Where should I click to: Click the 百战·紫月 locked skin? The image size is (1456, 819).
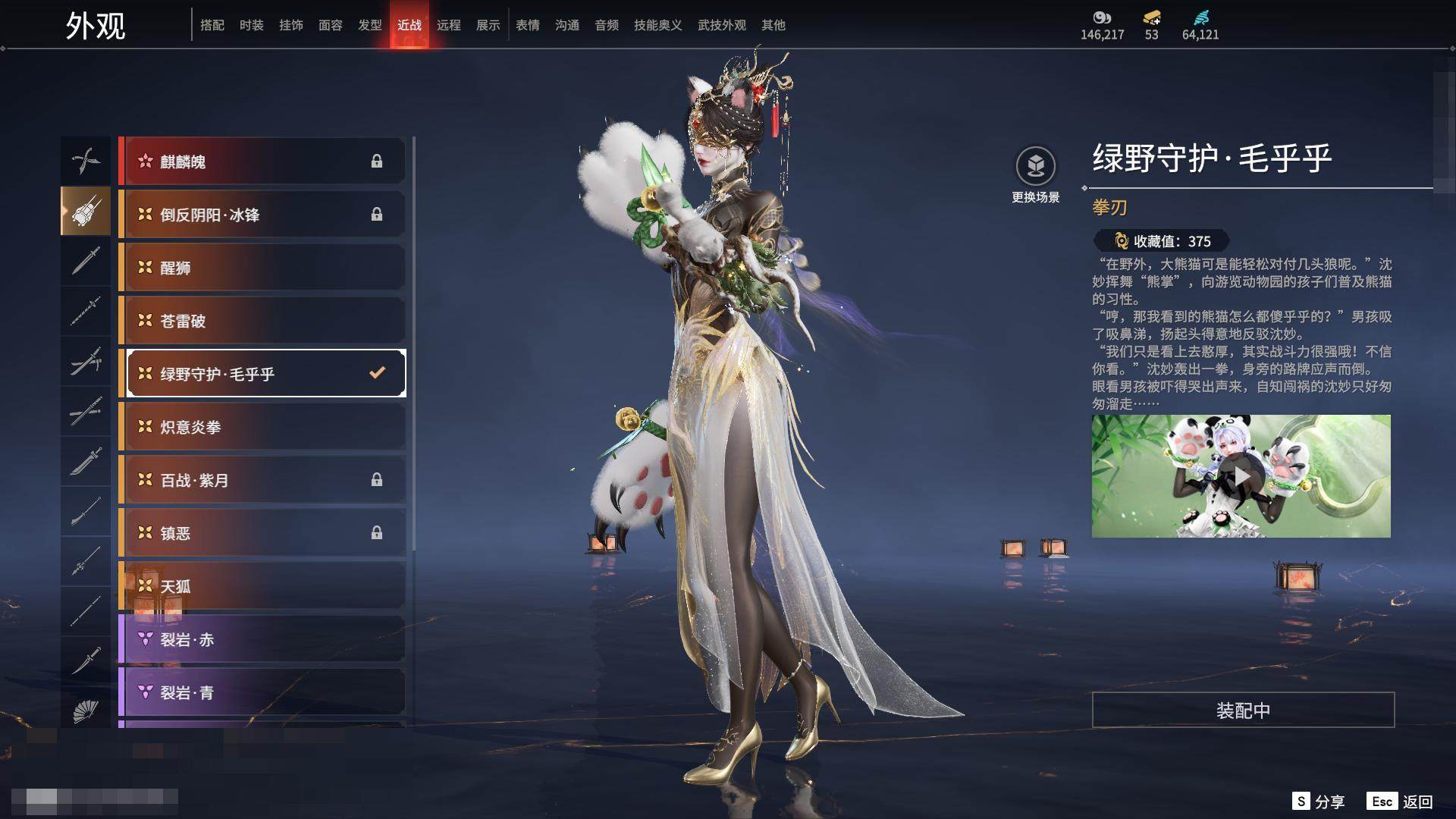[262, 480]
